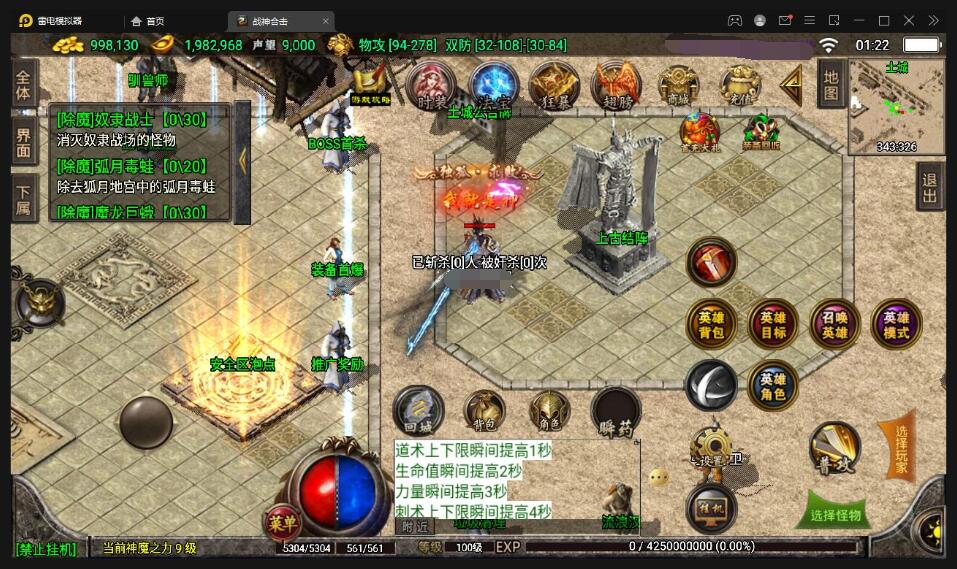Trigger the 普攻 basic attack button
This screenshot has height=569, width=957.
pos(835,447)
